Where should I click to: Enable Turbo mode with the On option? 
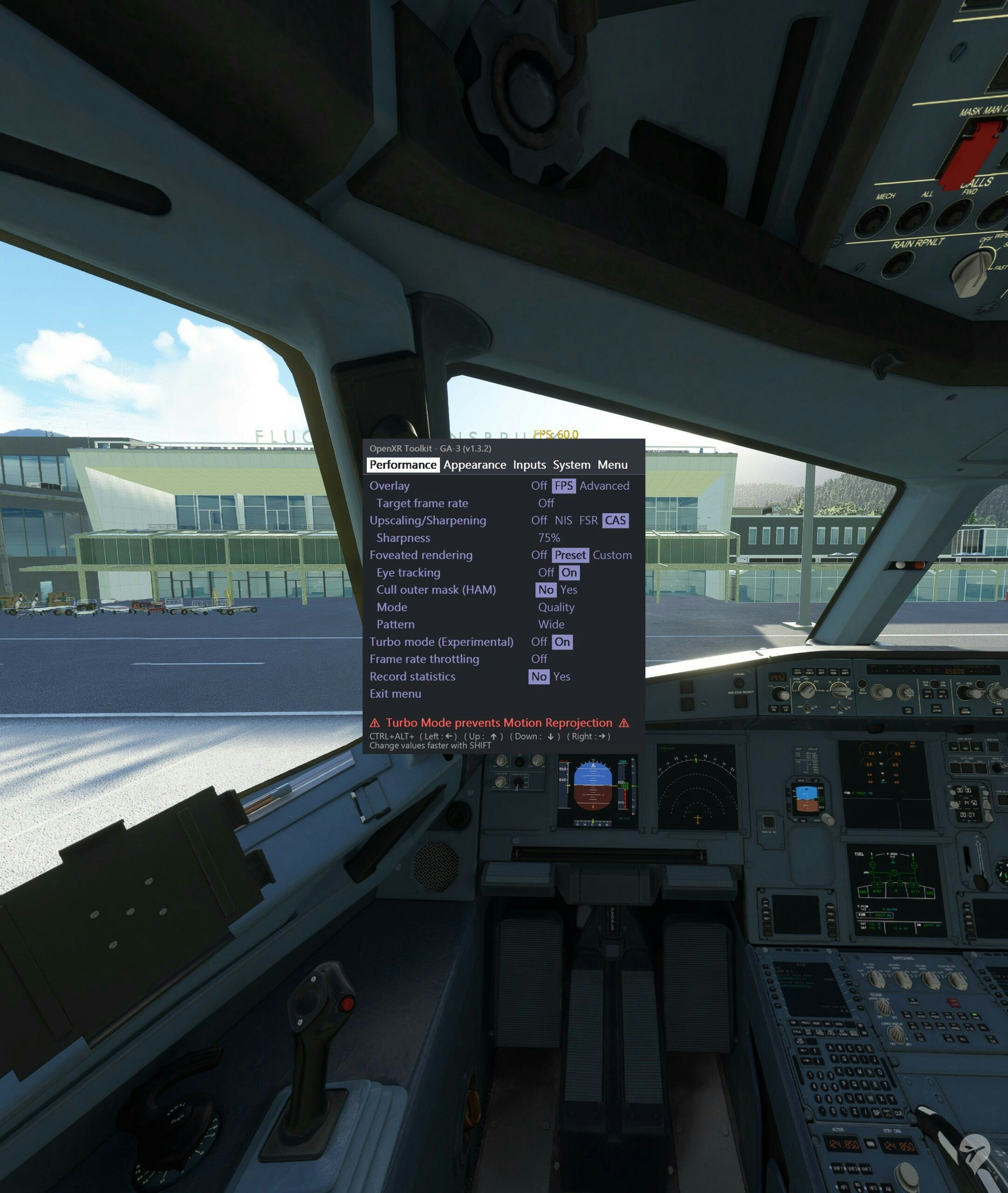click(x=562, y=642)
